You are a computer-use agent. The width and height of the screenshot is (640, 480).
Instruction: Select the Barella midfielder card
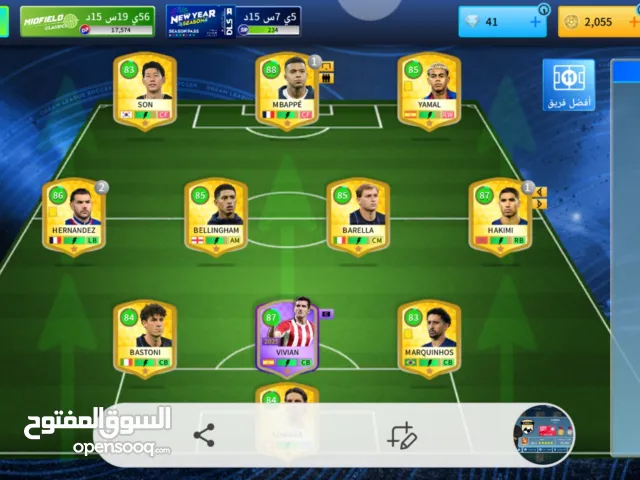pyautogui.click(x=358, y=216)
